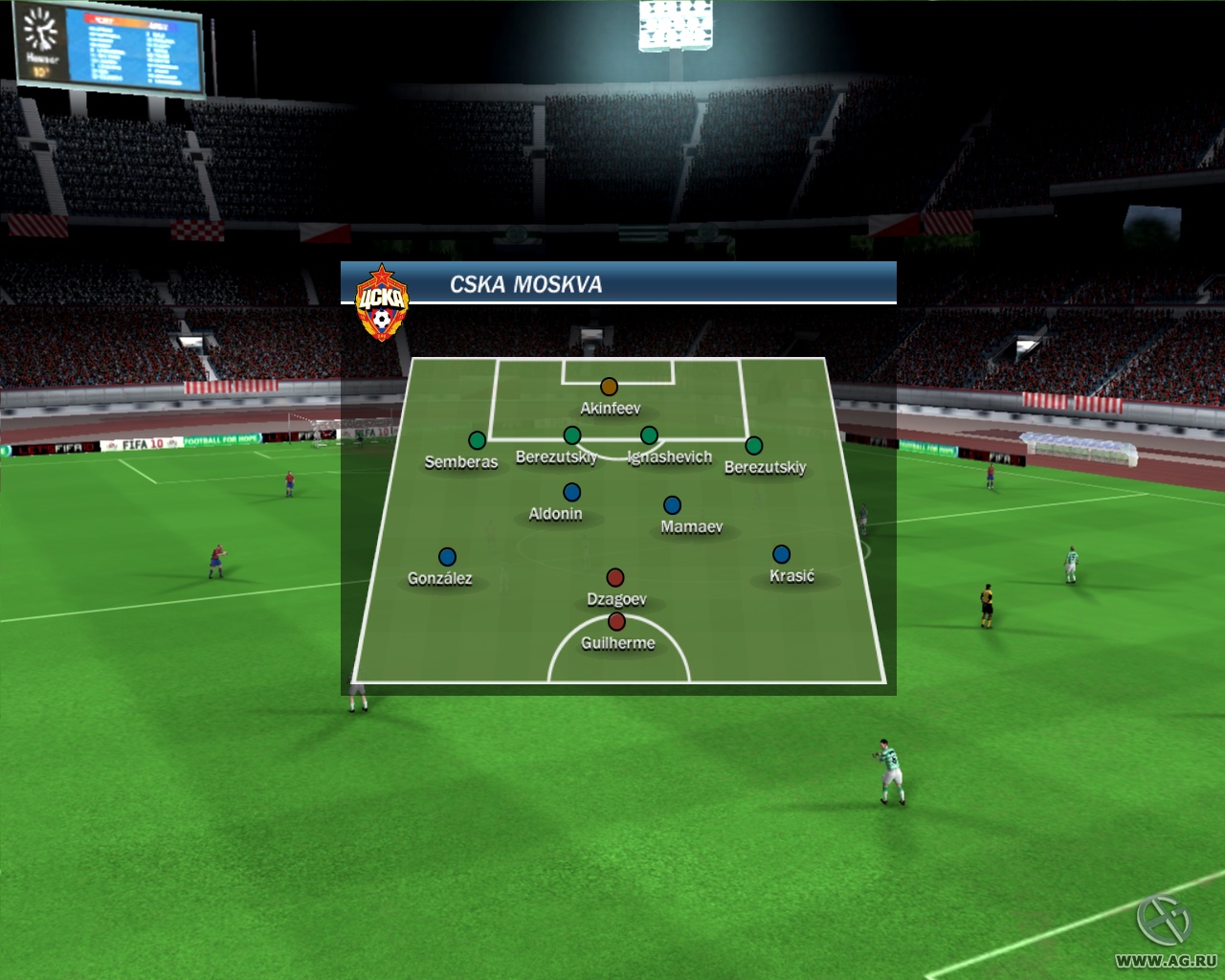Click Ignashevich's player dot
The width and height of the screenshot is (1225, 980).
tap(650, 434)
